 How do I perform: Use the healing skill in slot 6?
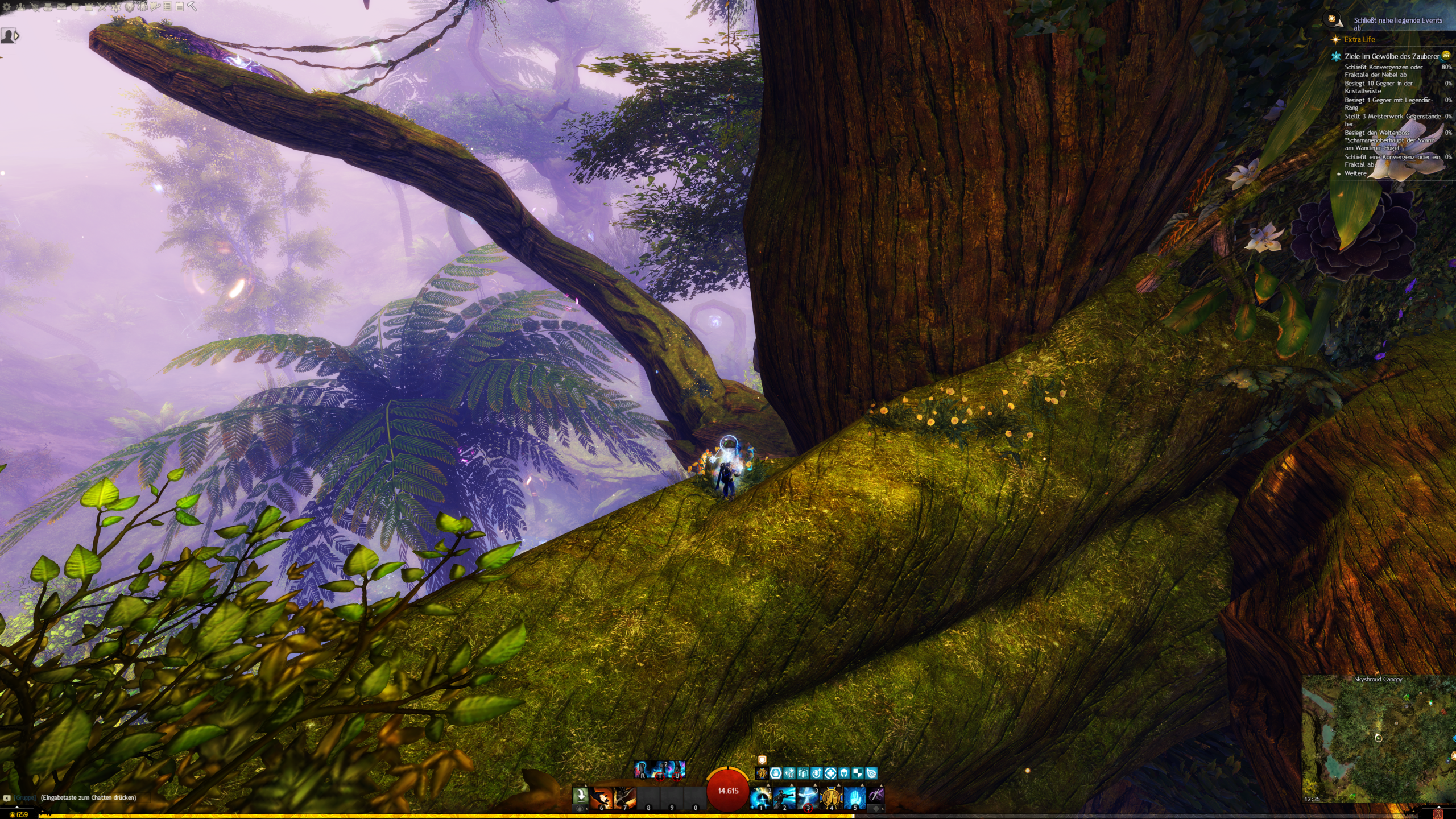602,798
